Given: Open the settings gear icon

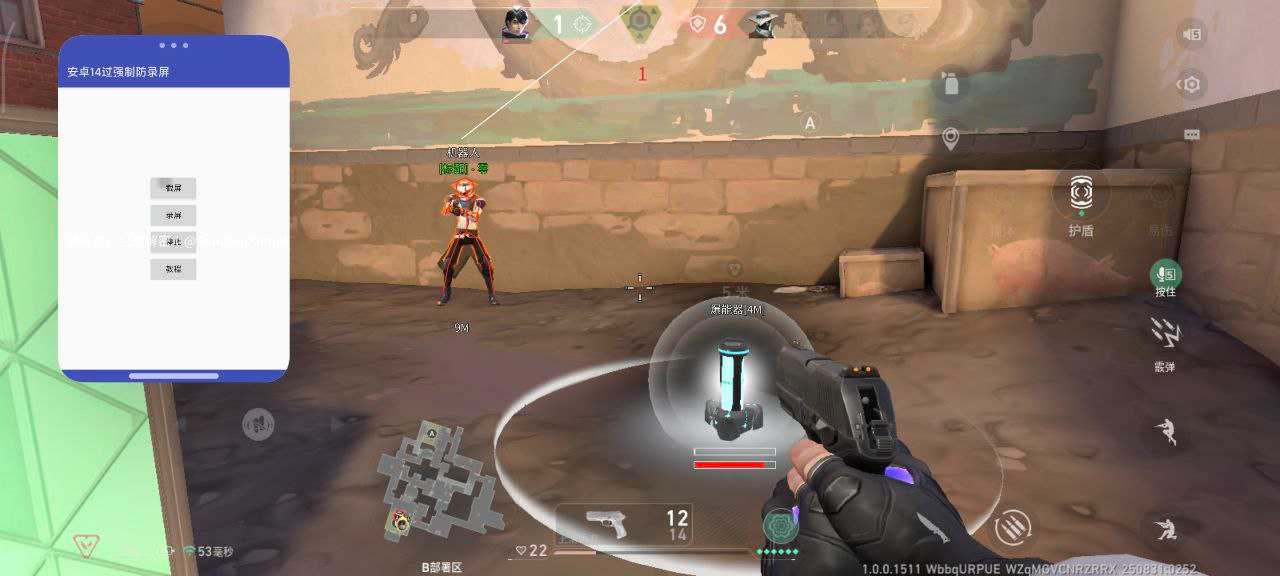Looking at the screenshot, I should coord(1191,85).
